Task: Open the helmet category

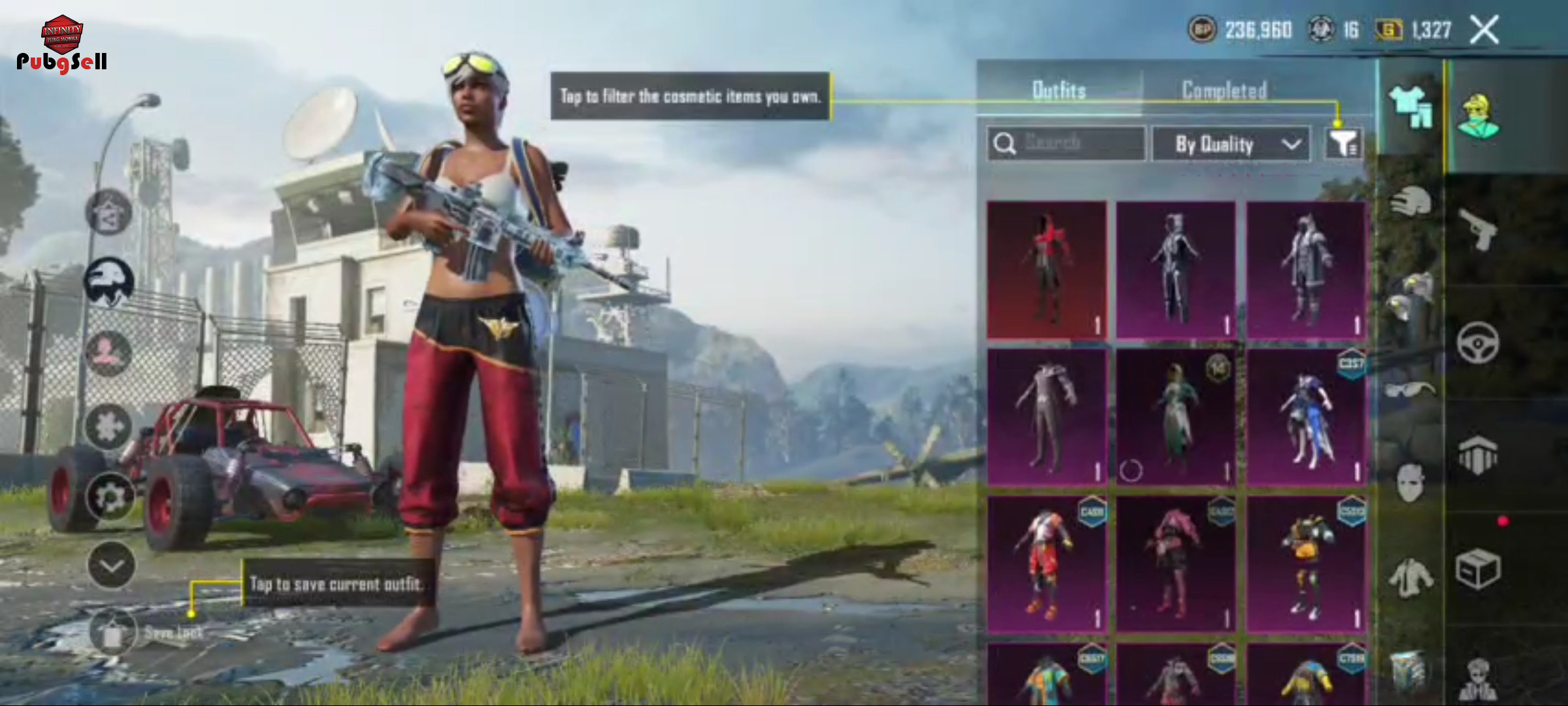Action: pyautogui.click(x=1411, y=201)
